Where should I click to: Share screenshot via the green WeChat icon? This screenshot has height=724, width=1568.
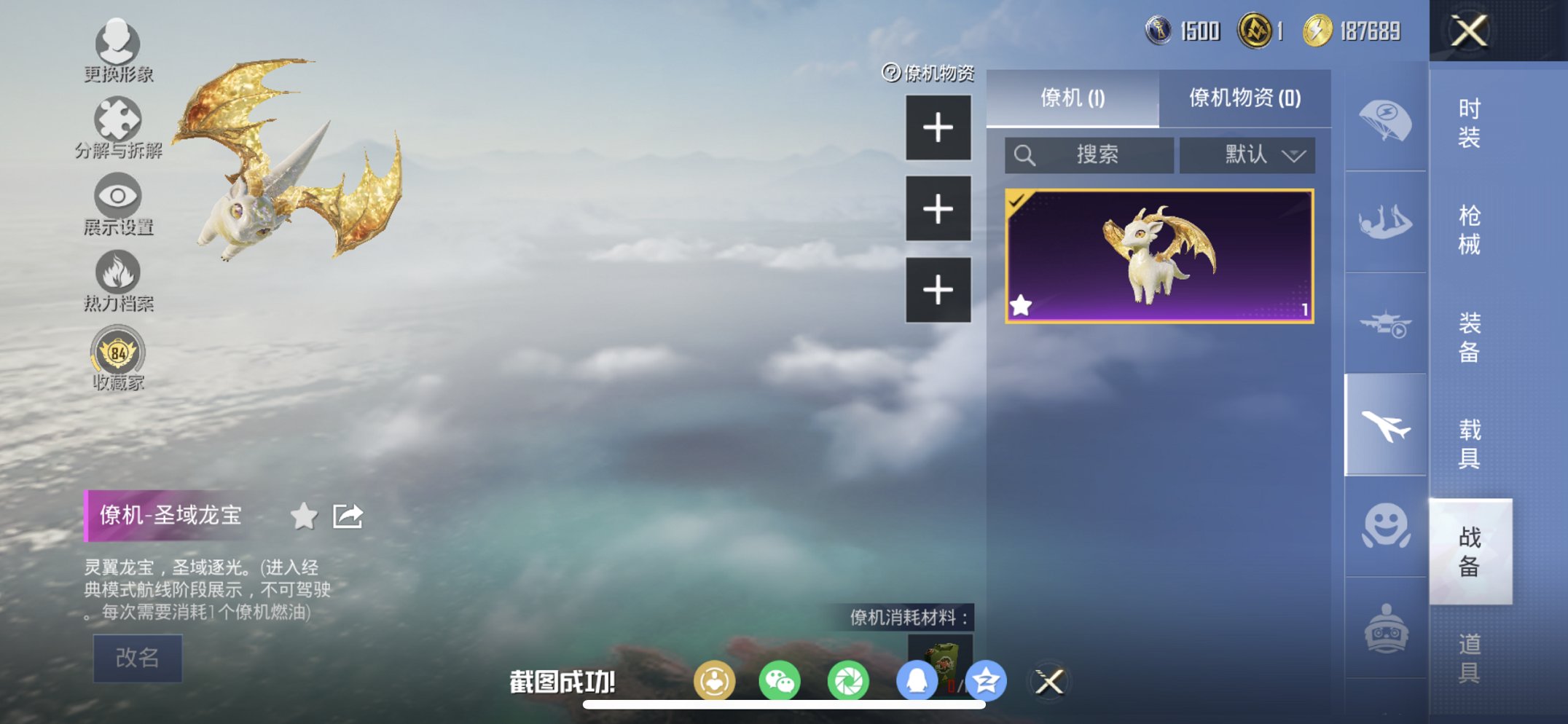780,680
